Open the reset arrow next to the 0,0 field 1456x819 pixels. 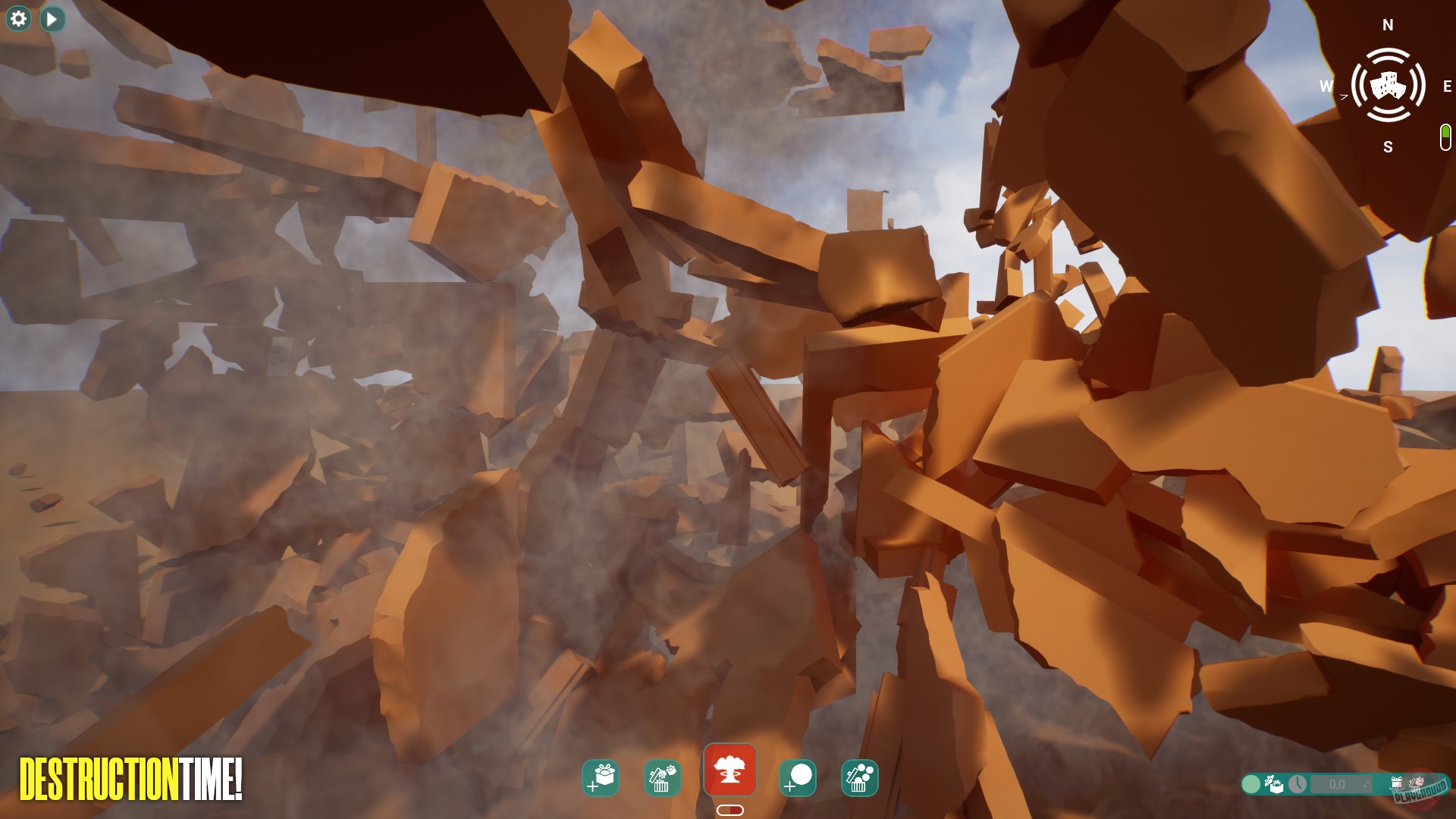[x=1367, y=785]
